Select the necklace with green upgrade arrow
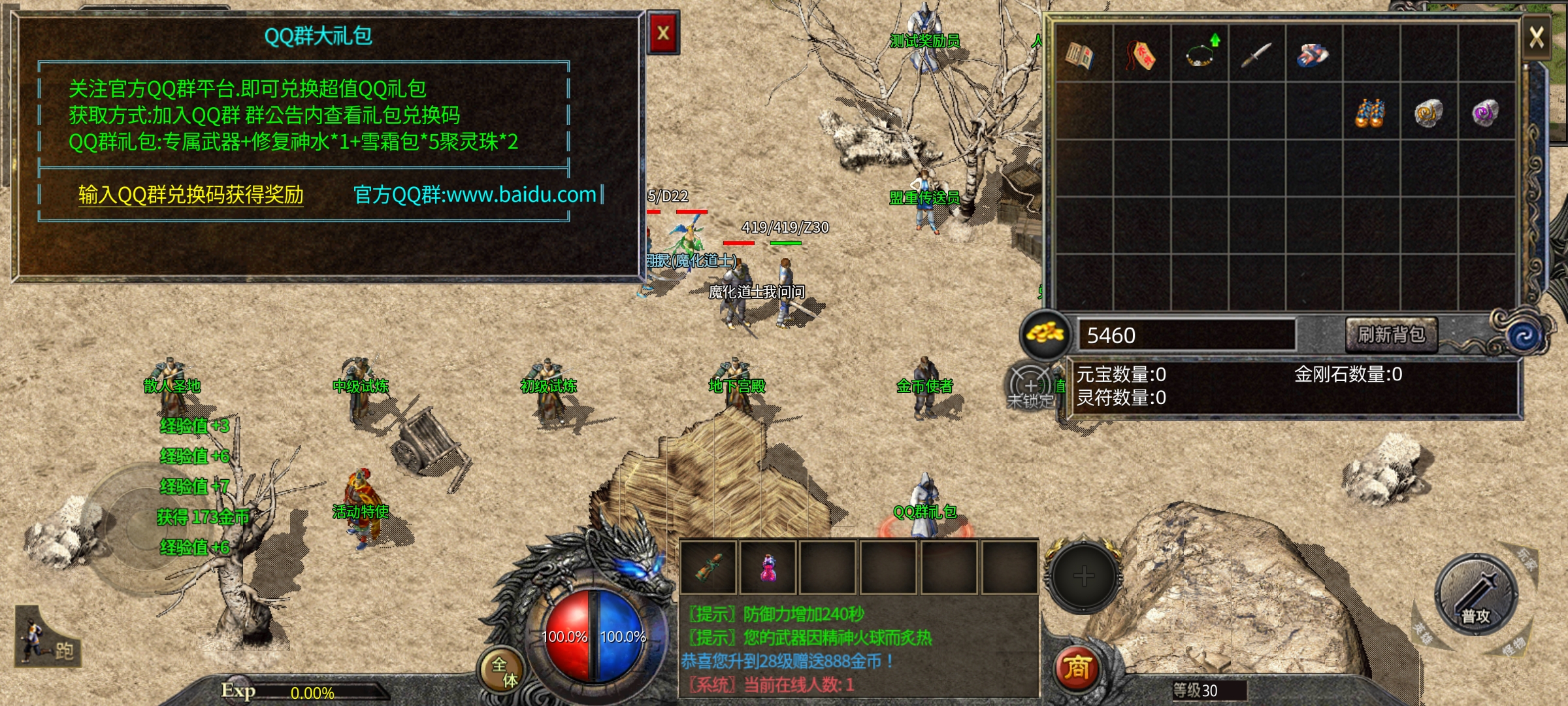 pos(1200,54)
